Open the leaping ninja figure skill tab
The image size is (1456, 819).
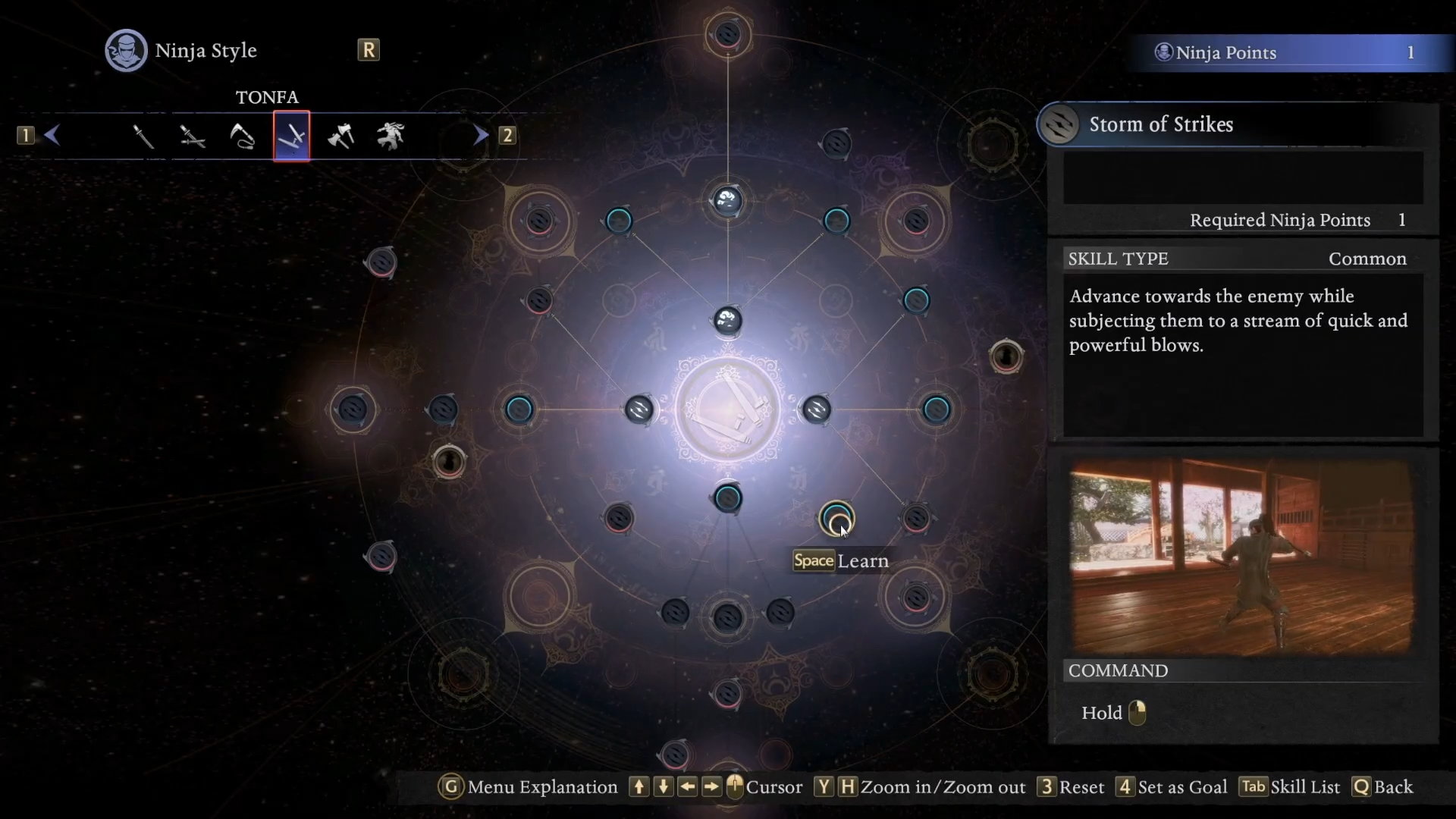coord(391,136)
